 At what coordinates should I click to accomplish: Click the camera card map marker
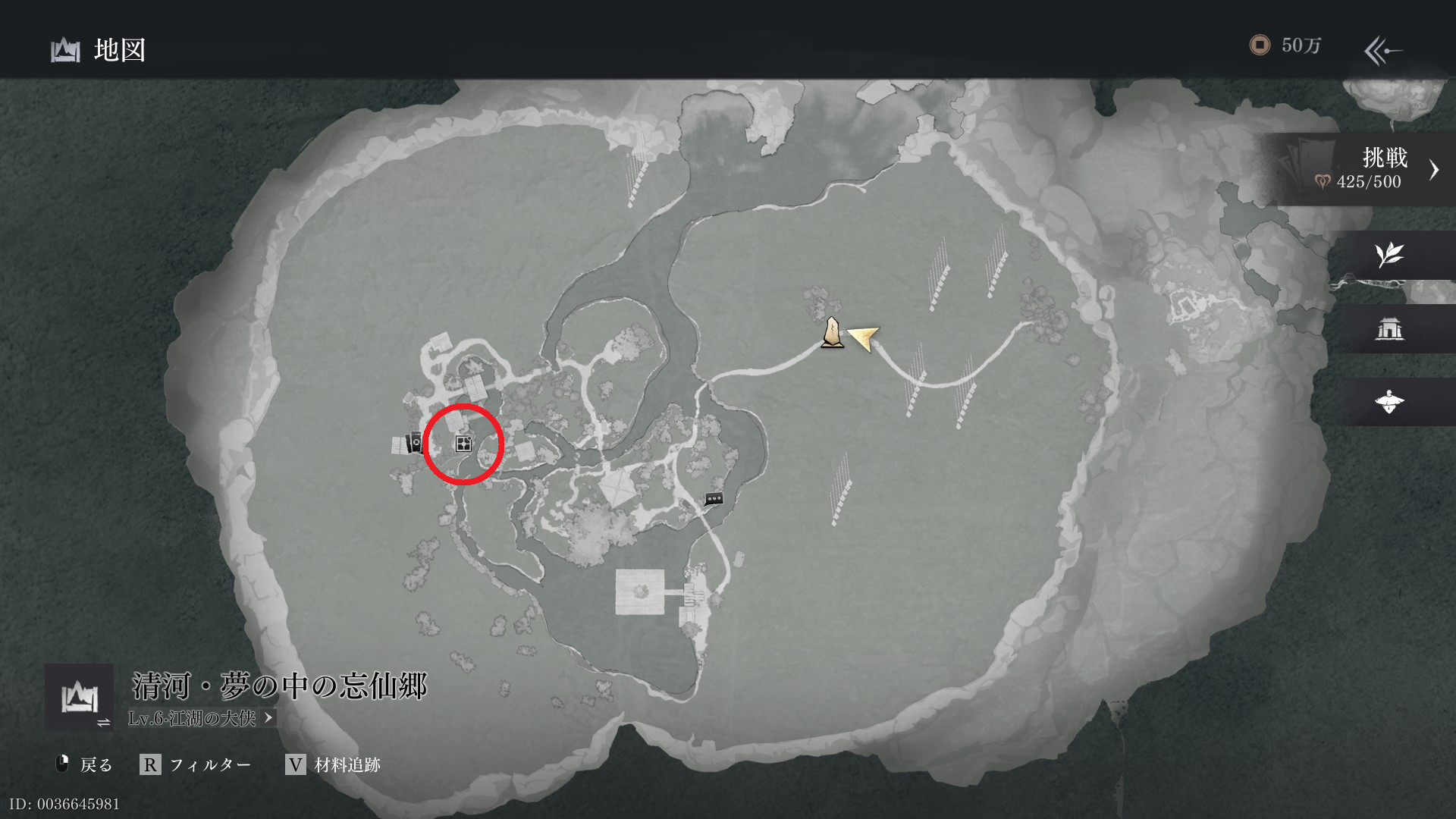click(x=416, y=442)
